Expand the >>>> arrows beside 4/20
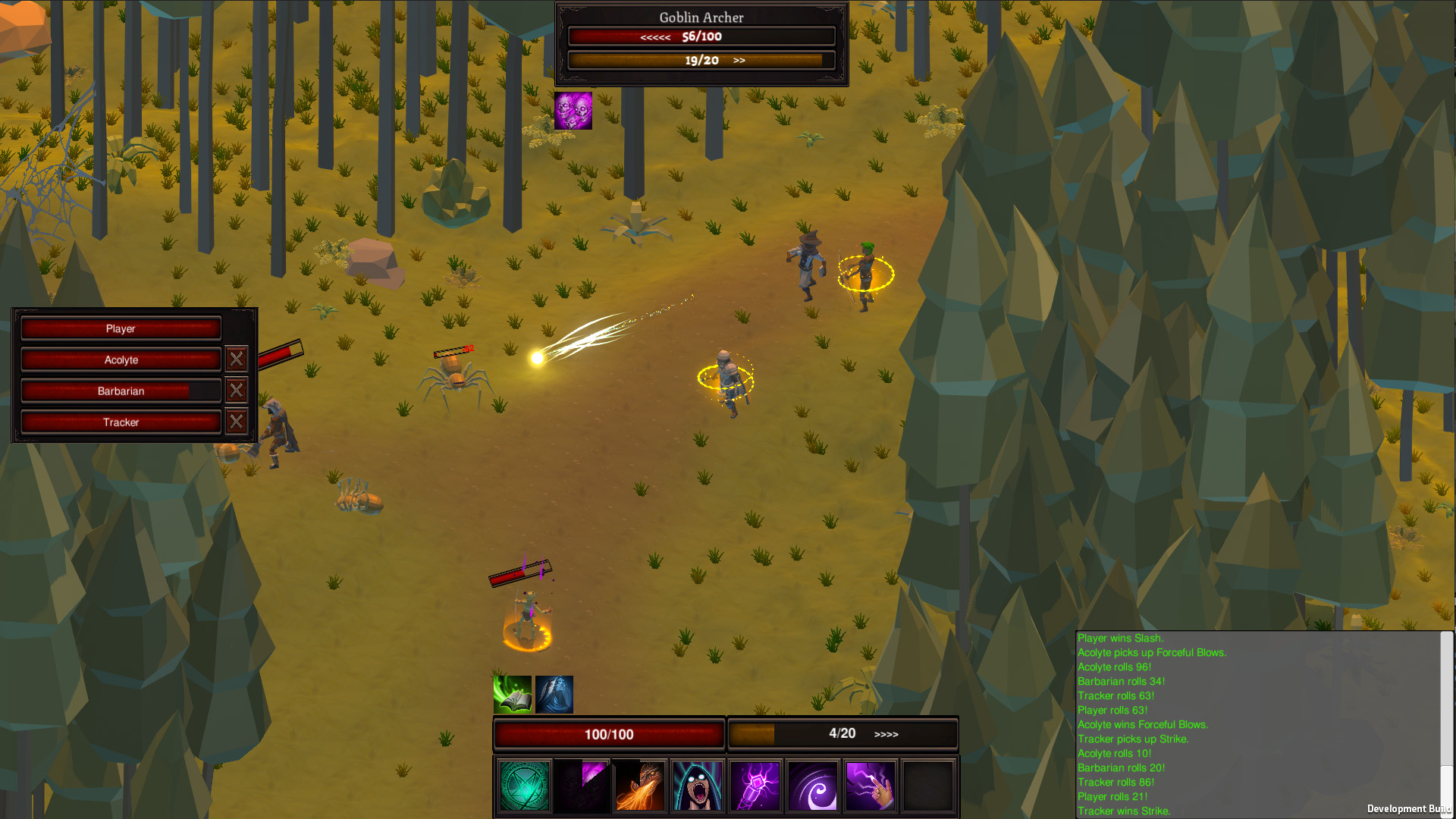Viewport: 1456px width, 819px height. (886, 733)
